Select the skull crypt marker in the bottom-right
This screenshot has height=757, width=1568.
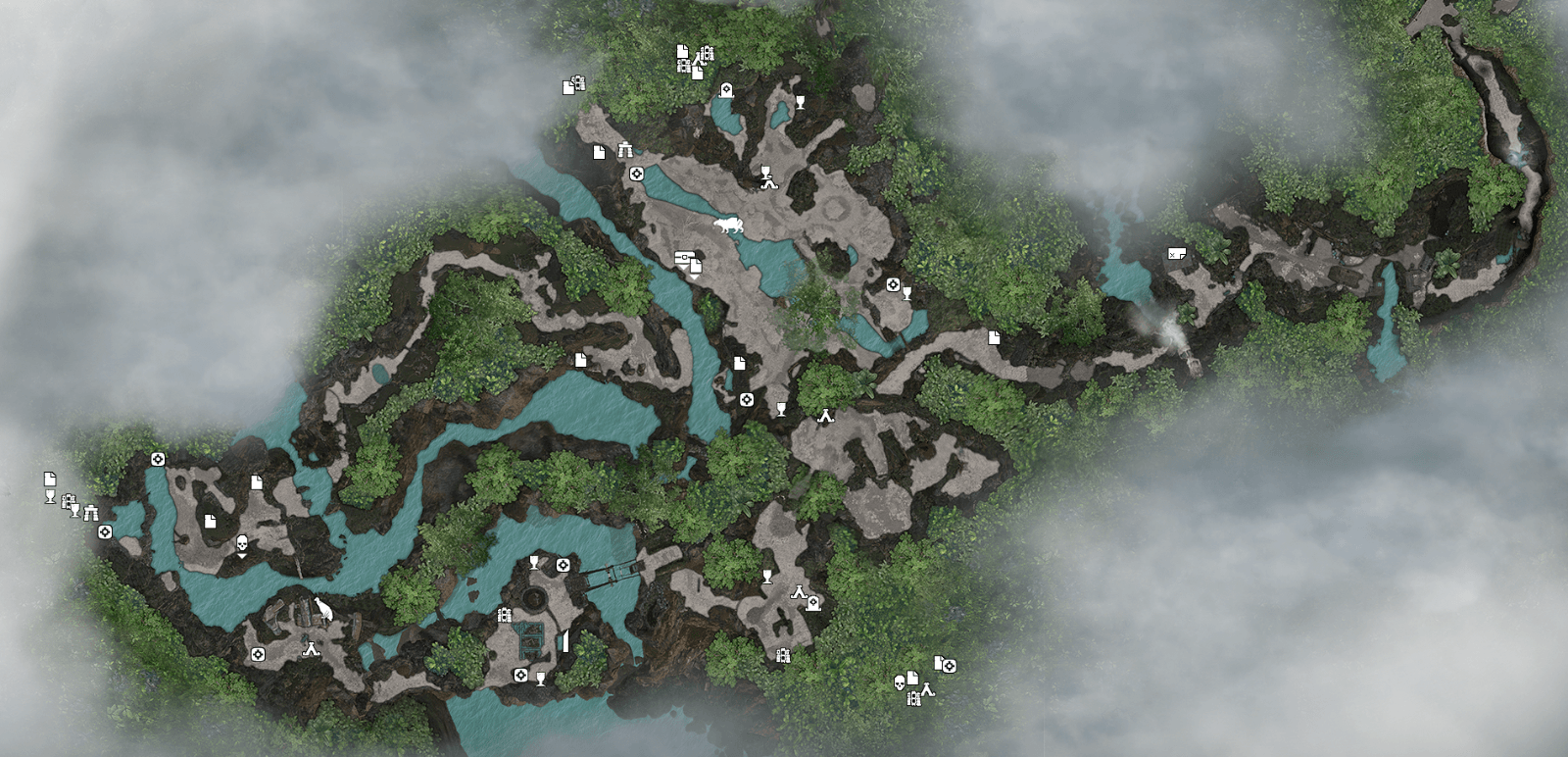[x=900, y=682]
